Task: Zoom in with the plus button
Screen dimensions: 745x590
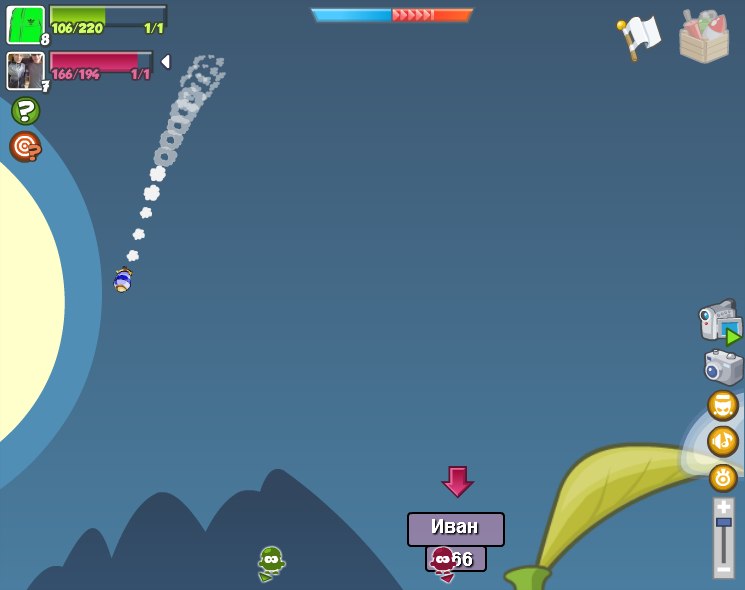Action: [723, 507]
